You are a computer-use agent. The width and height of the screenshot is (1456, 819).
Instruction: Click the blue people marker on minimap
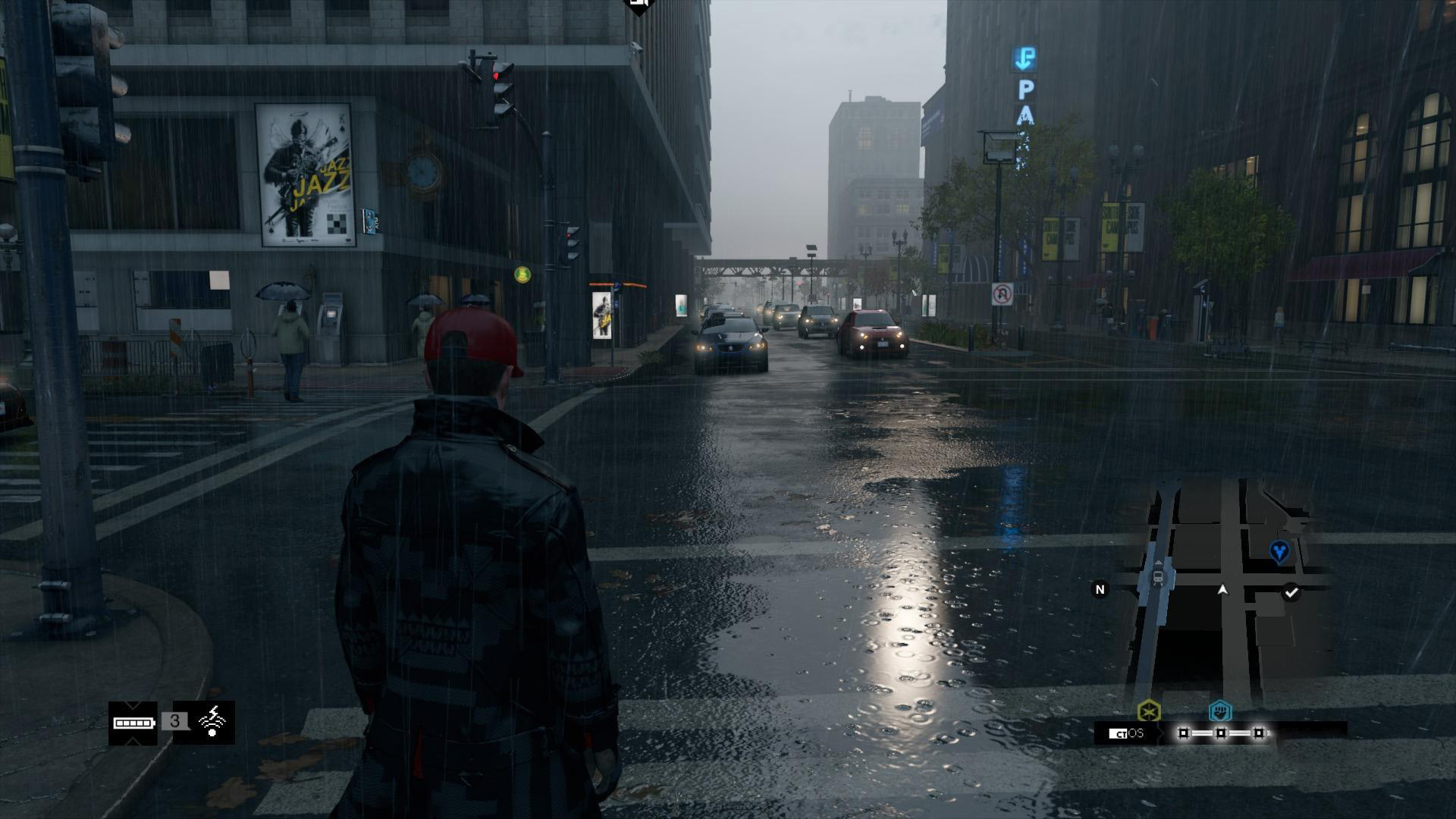[x=1279, y=551]
